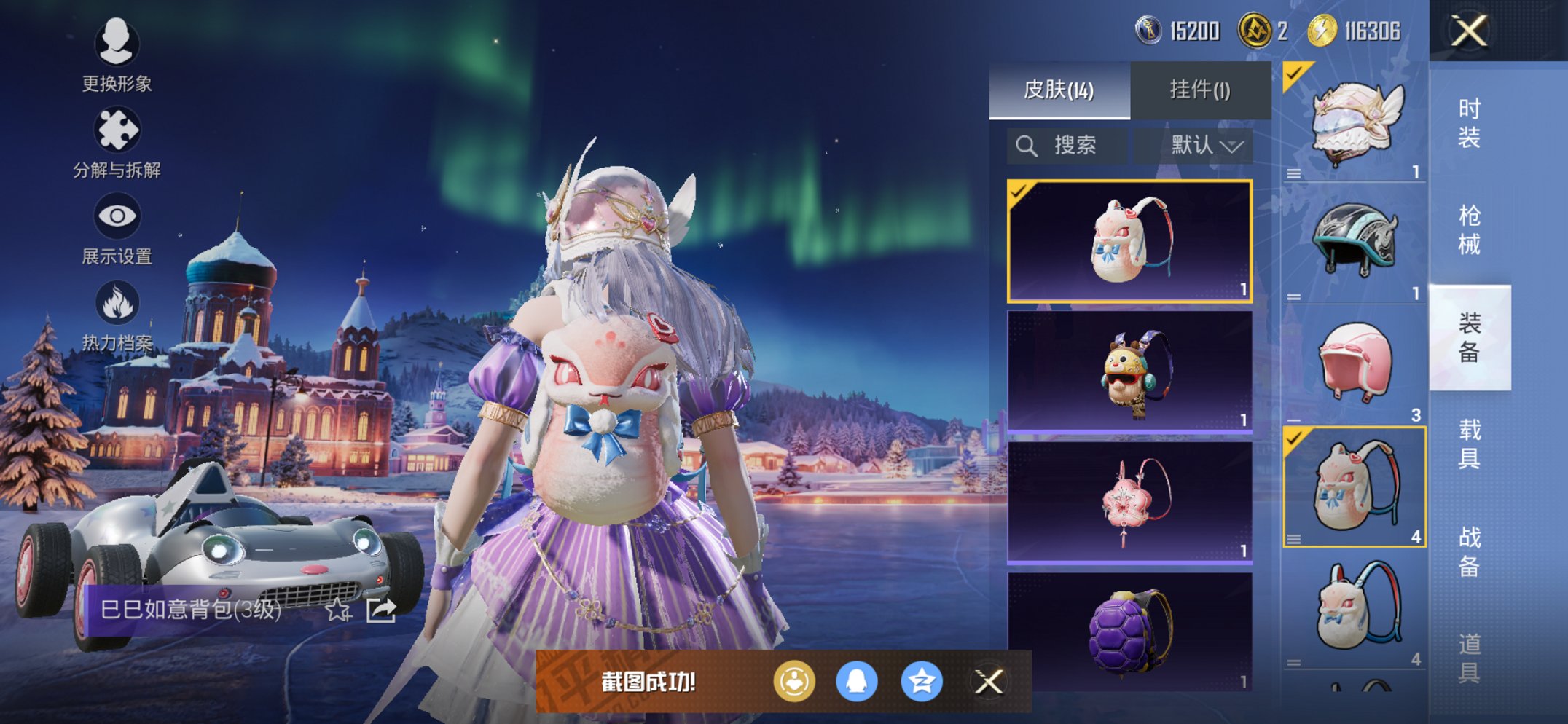Select the purple turtle shell backpack skin

(1129, 631)
